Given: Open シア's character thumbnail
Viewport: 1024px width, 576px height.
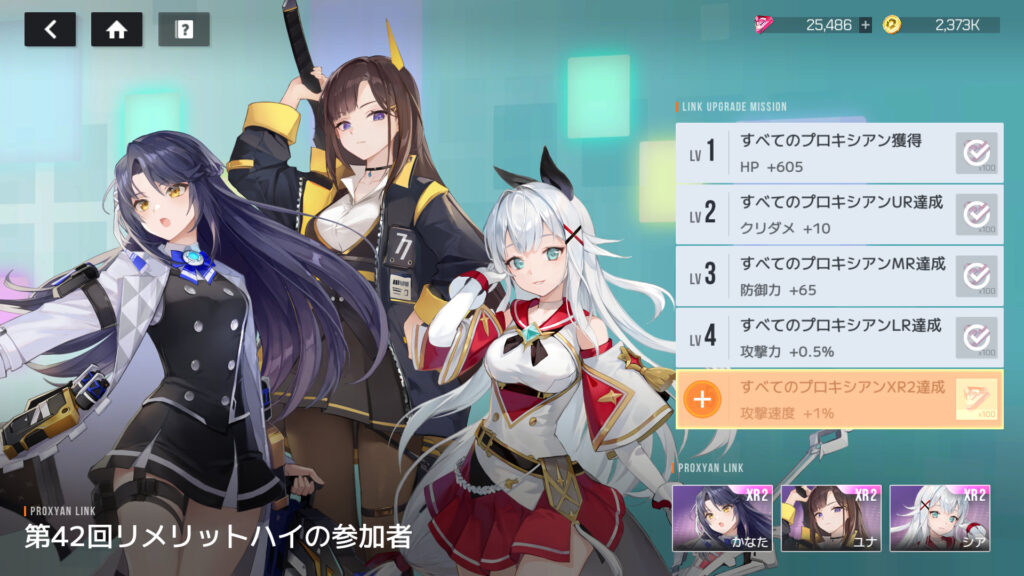Looking at the screenshot, I should click(938, 518).
